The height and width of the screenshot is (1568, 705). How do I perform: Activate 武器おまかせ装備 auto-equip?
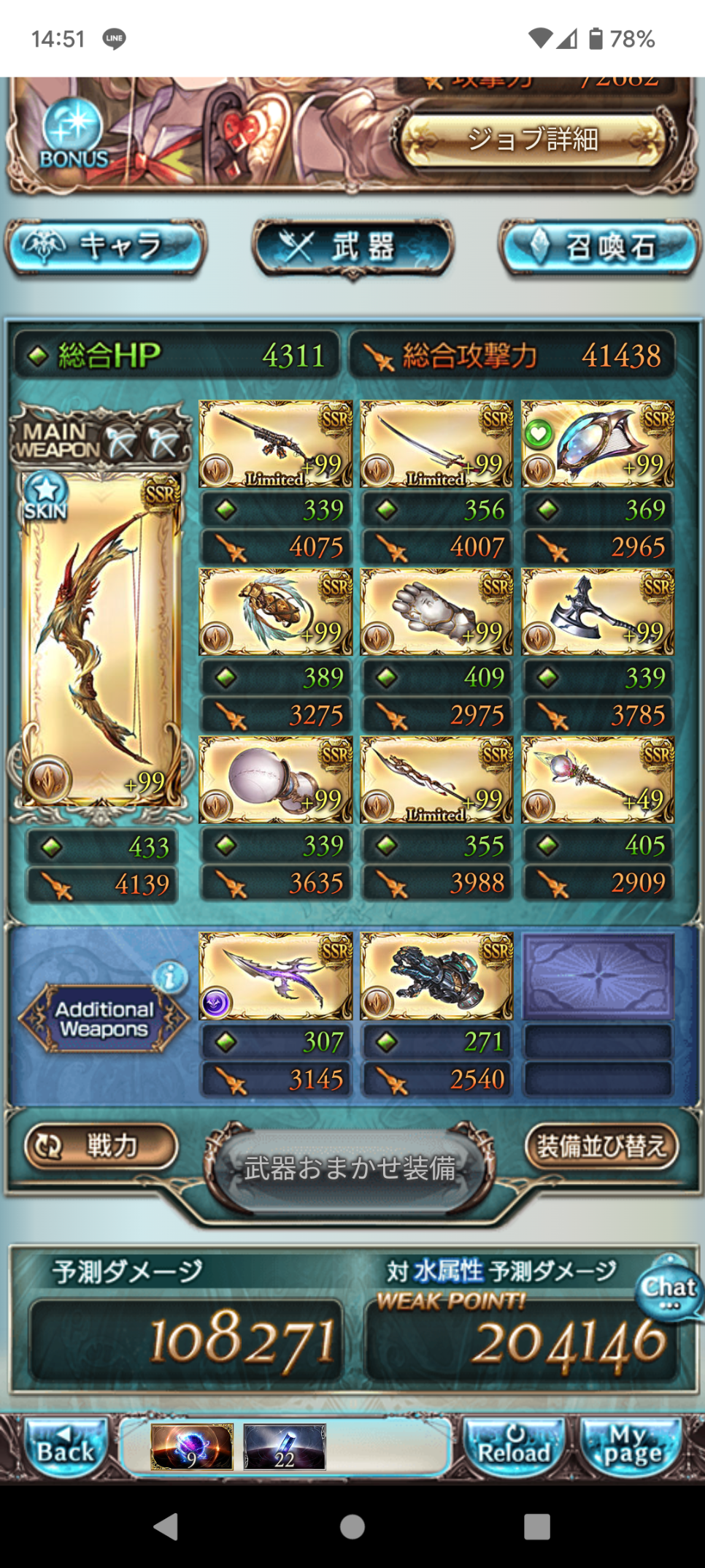pos(350,1169)
